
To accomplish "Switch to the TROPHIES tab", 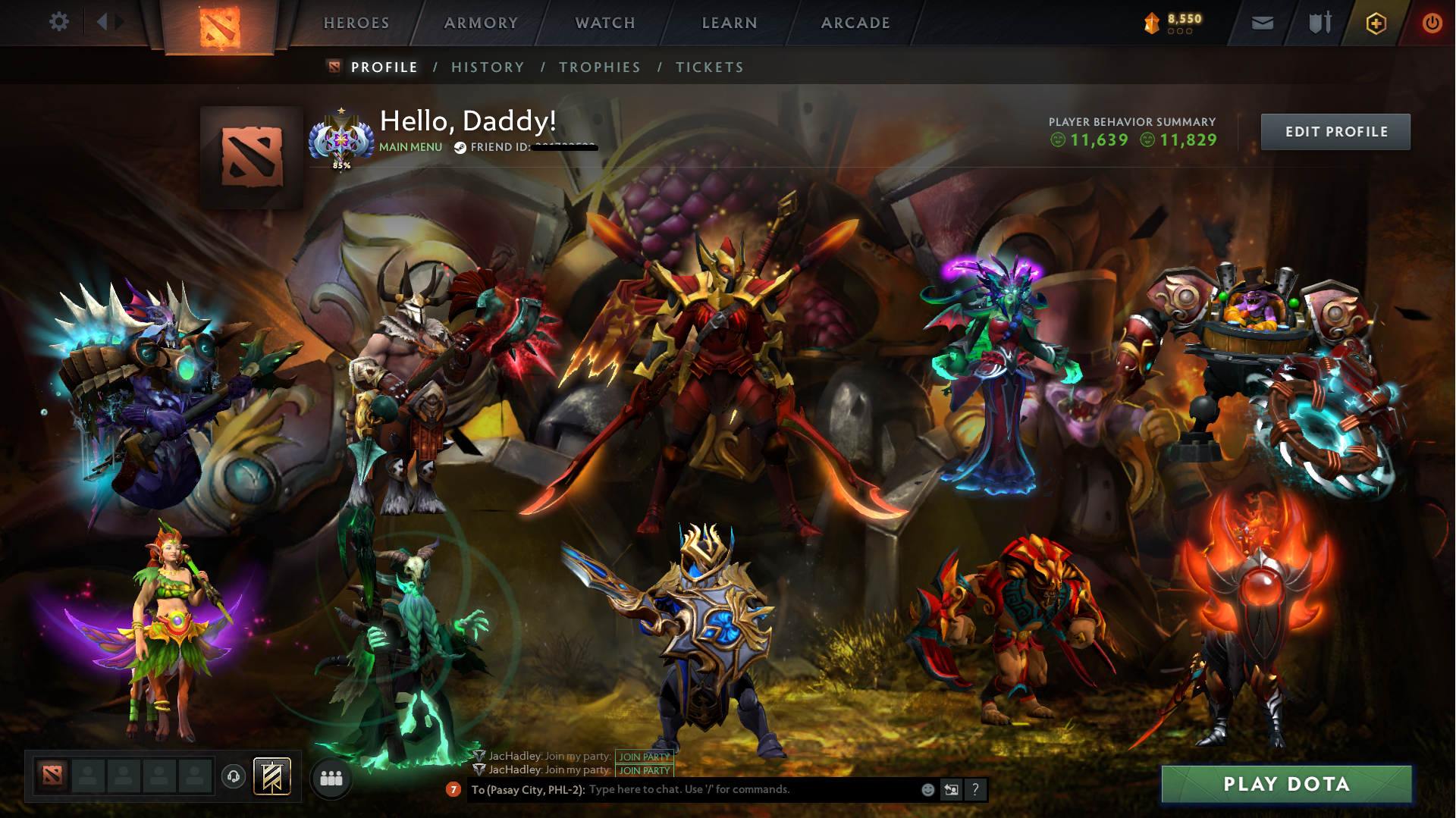I will coord(599,67).
